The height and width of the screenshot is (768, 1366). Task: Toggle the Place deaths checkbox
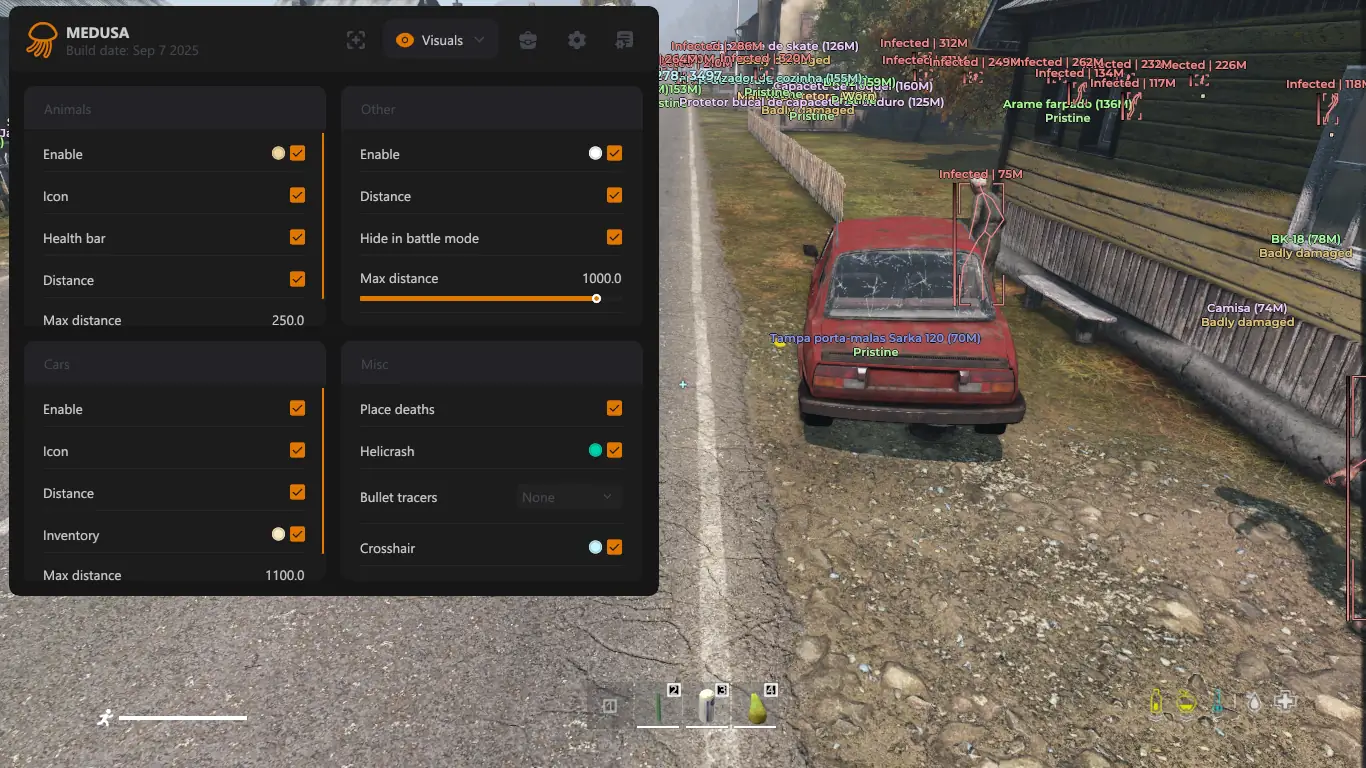pyautogui.click(x=614, y=408)
